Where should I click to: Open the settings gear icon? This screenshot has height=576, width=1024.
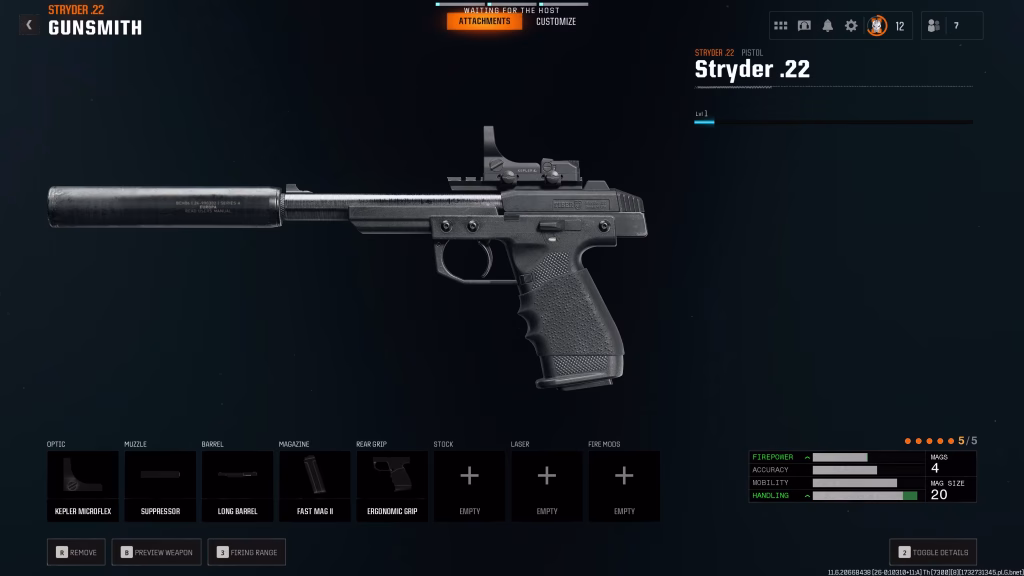click(851, 26)
